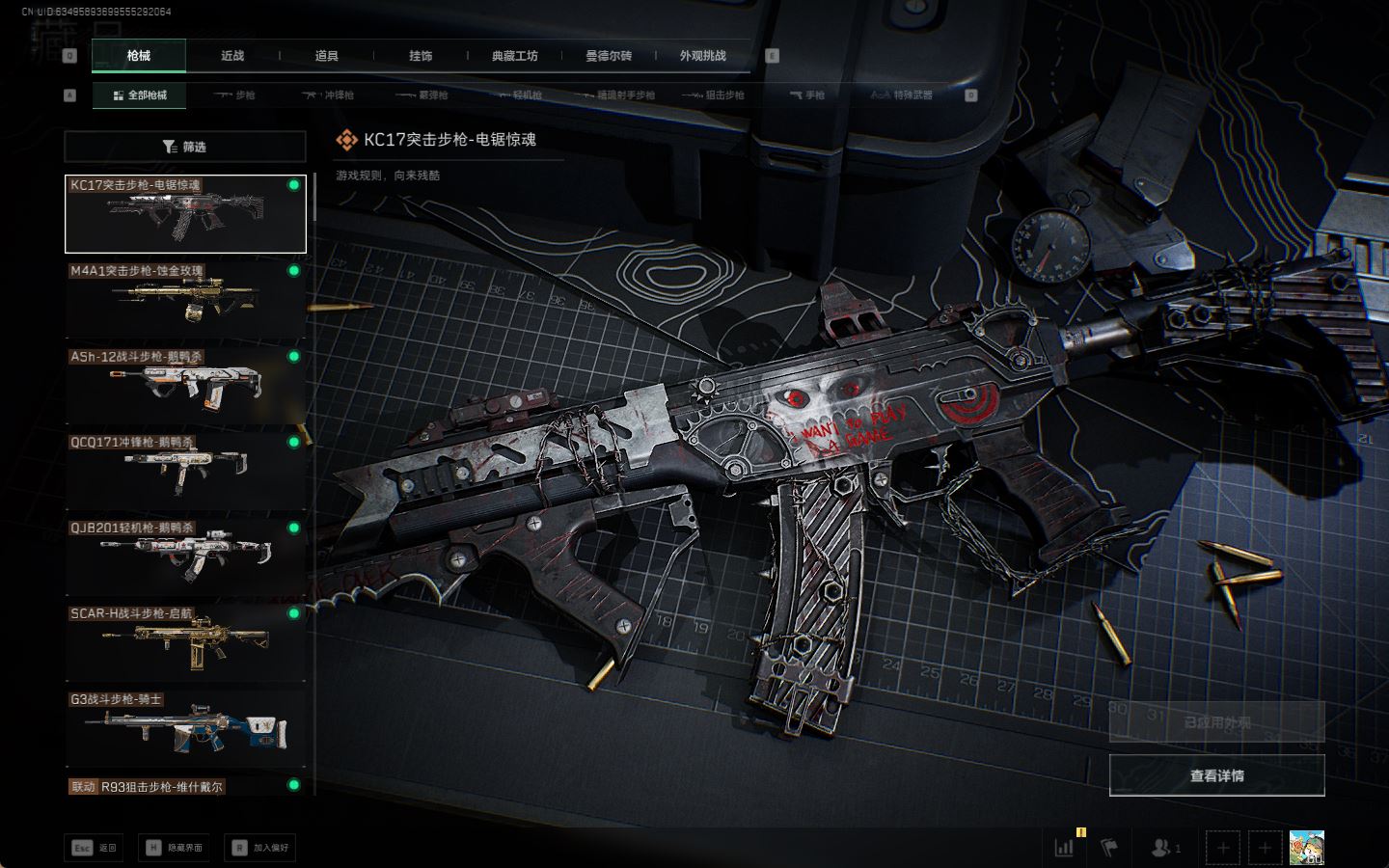Image resolution: width=1389 pixels, height=868 pixels.
Task: Pick the G3战斗步枪-骑士 skin
Action: [185, 727]
